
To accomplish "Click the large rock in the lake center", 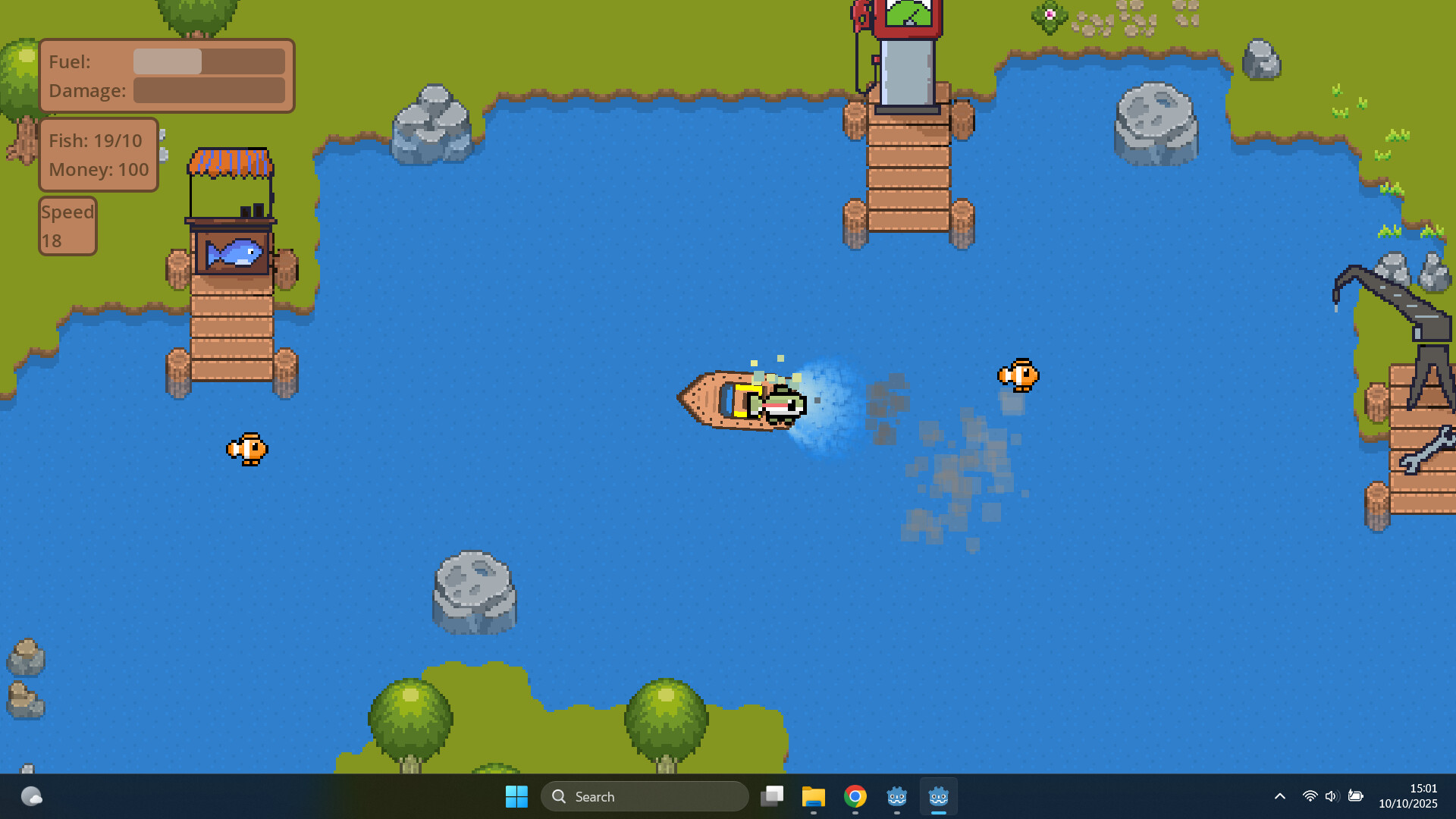I will [x=474, y=588].
